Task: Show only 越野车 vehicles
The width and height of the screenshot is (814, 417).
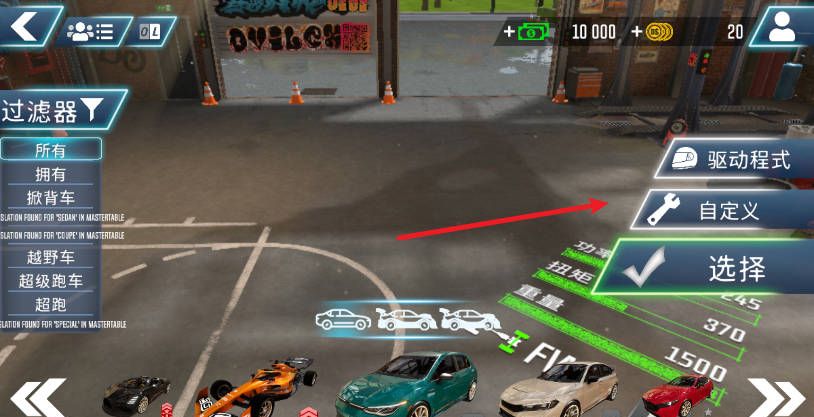Action: click(x=51, y=258)
